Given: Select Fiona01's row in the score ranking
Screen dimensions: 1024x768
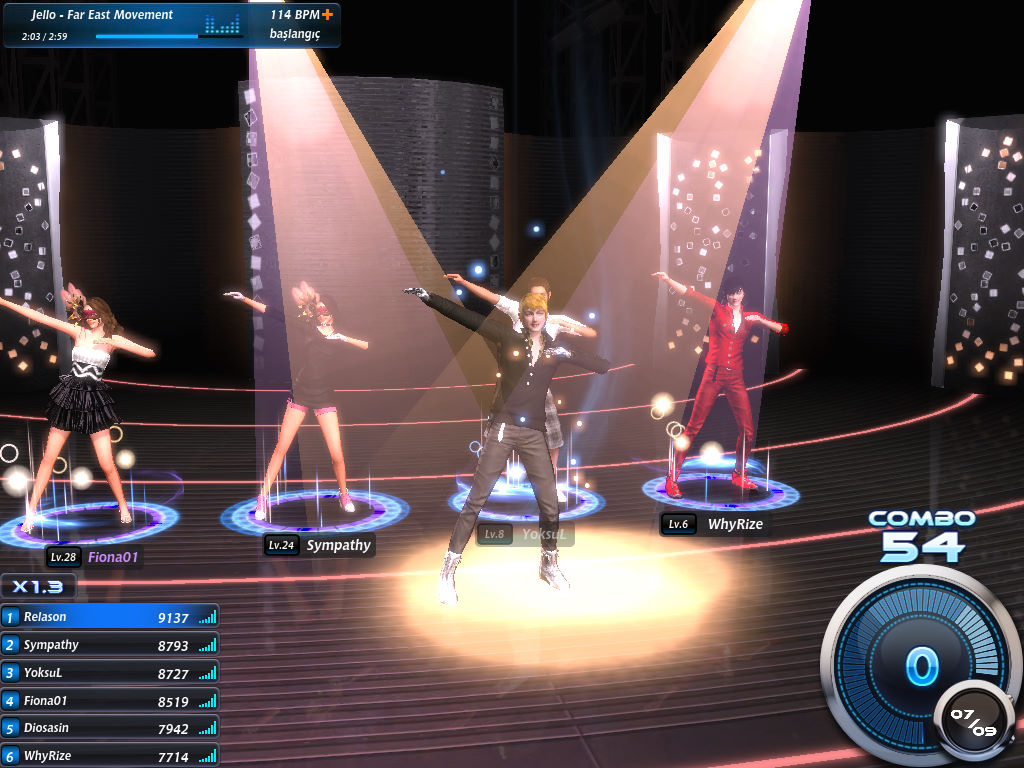Looking at the screenshot, I should [x=109, y=701].
